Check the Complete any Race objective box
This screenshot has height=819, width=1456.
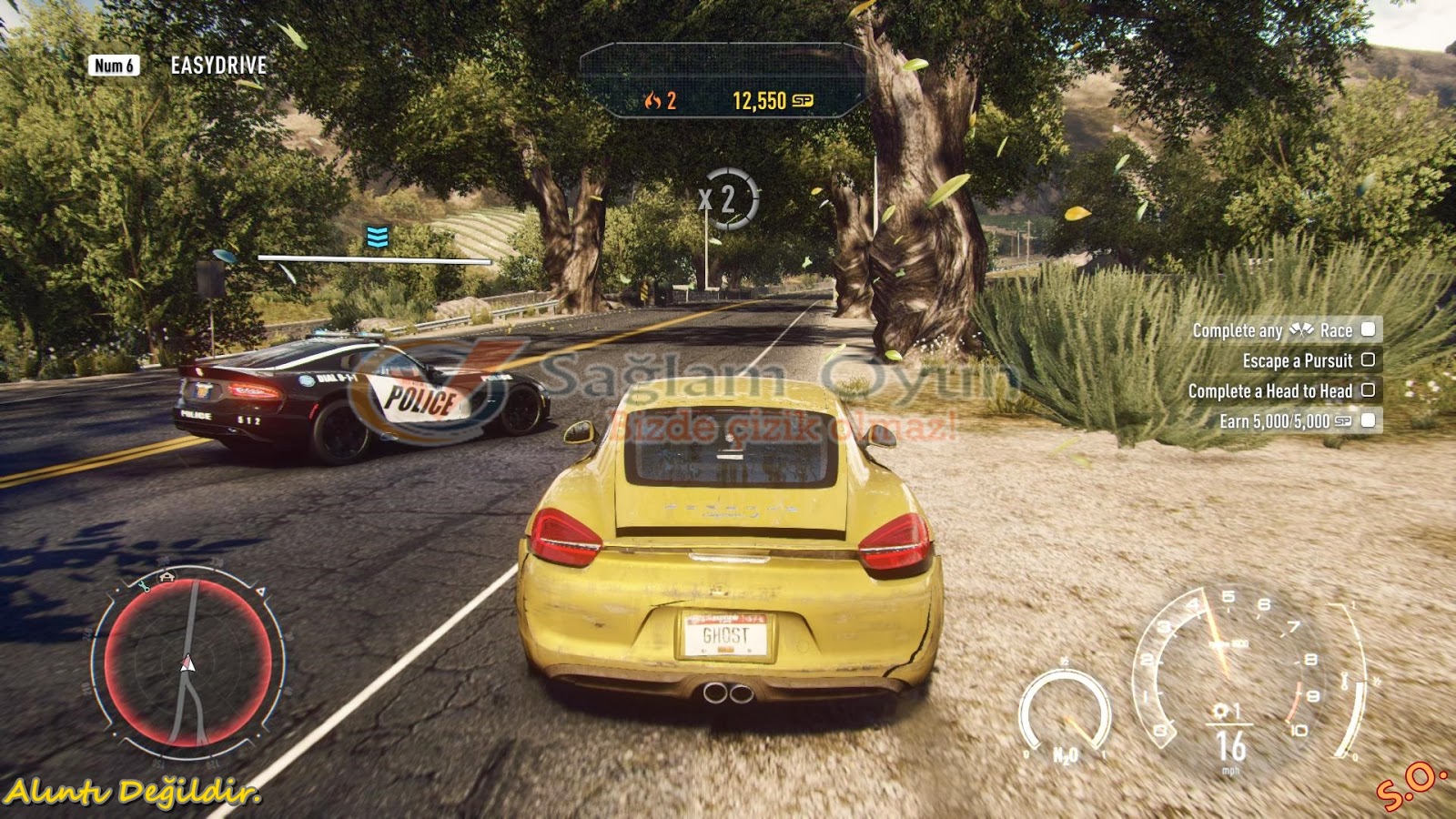tap(1368, 332)
